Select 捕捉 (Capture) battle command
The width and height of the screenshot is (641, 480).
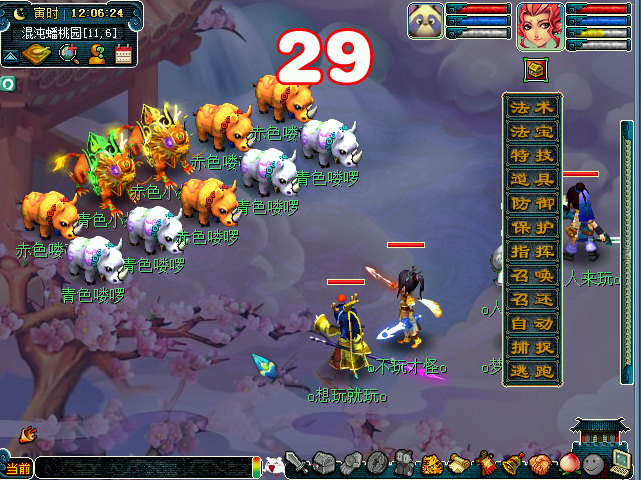click(x=532, y=347)
